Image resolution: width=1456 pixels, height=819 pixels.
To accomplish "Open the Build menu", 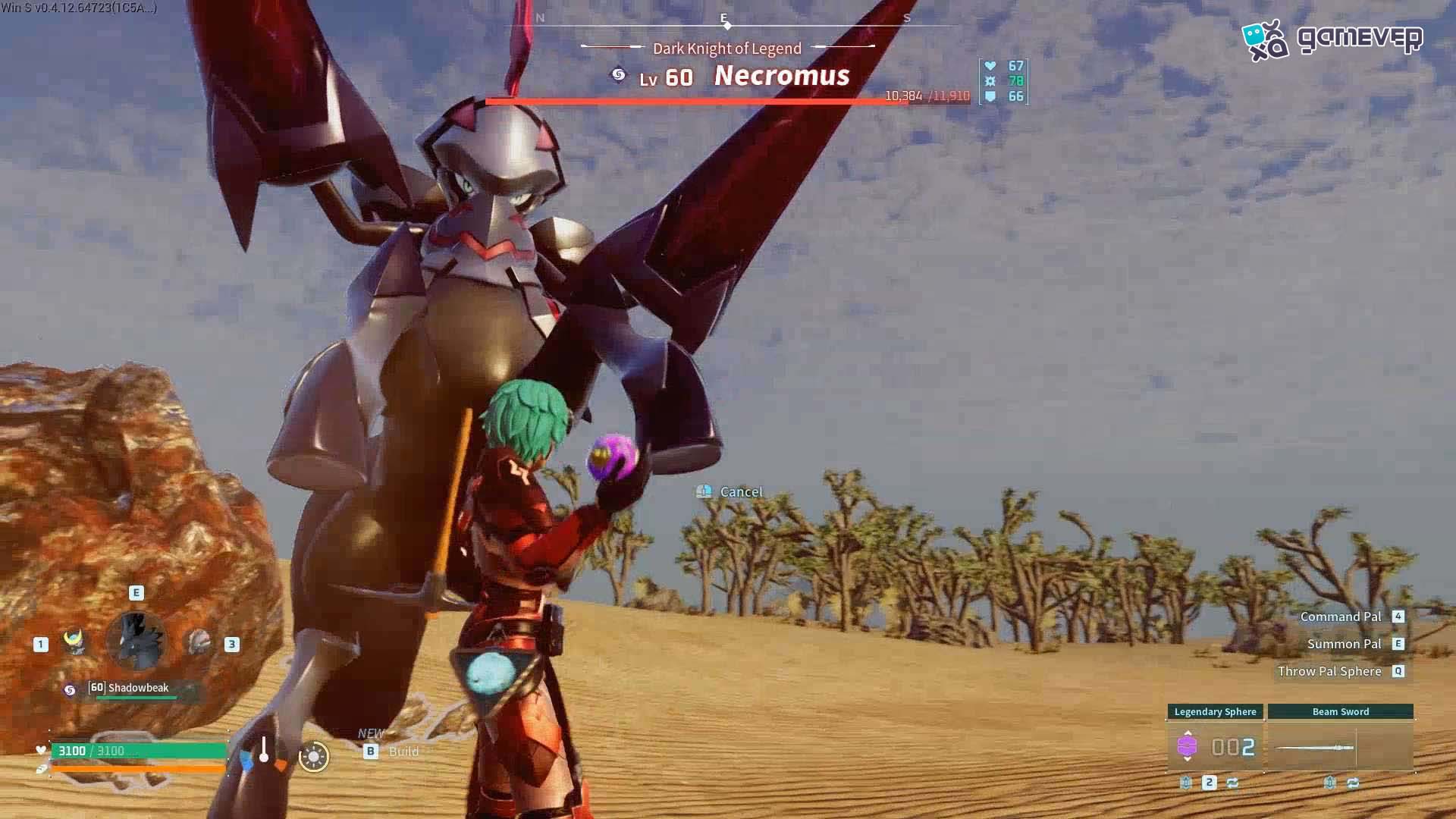I will 403,751.
